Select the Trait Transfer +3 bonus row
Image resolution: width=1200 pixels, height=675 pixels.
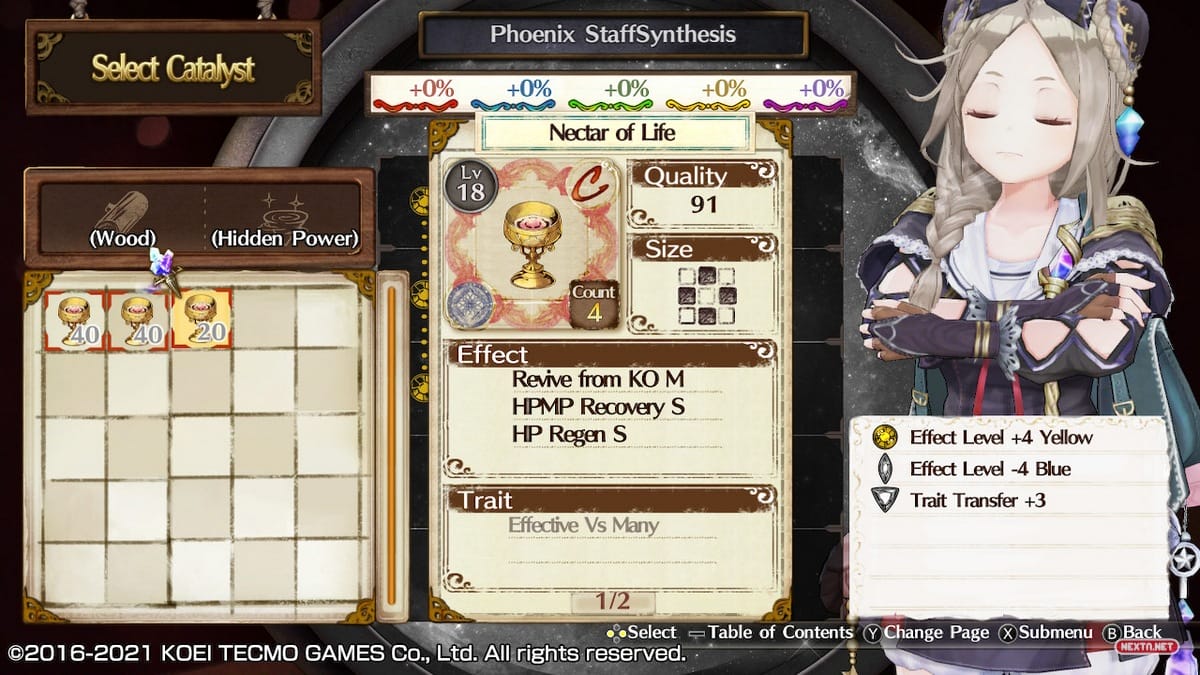(x=977, y=500)
